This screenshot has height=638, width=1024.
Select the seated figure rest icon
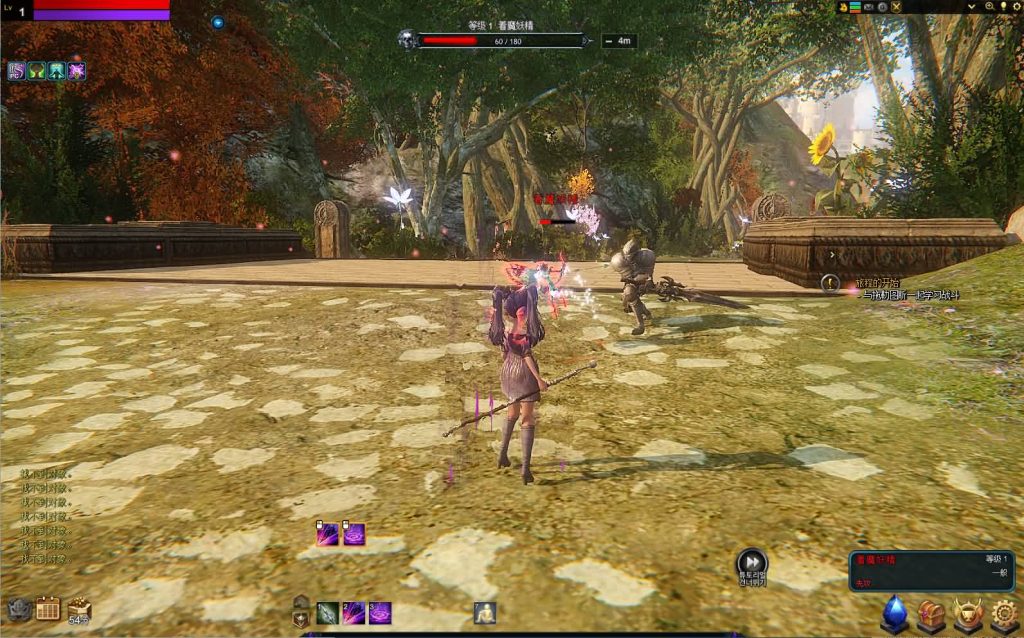pos(486,613)
